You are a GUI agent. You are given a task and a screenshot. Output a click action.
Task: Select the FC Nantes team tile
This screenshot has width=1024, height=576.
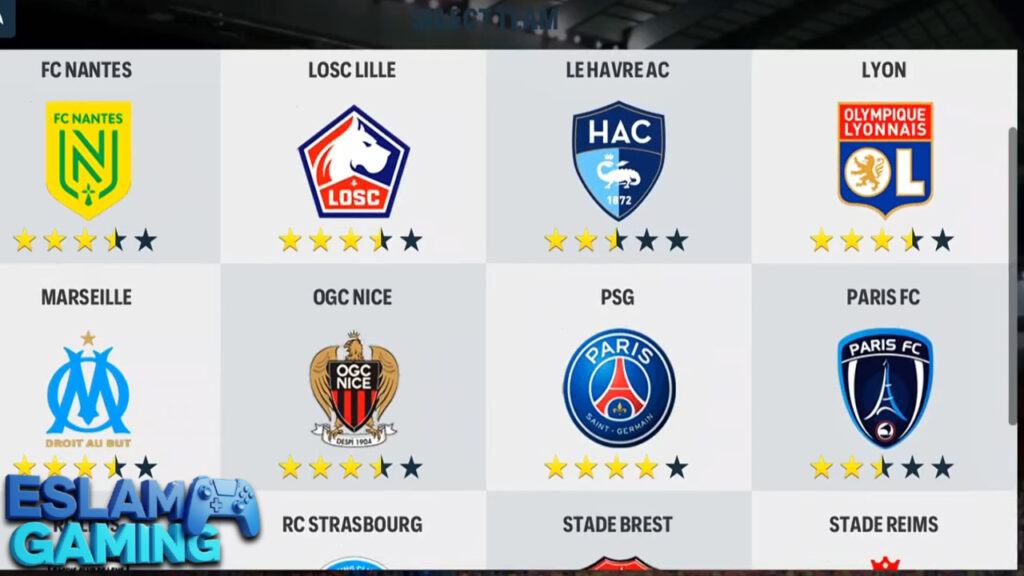[x=88, y=158]
